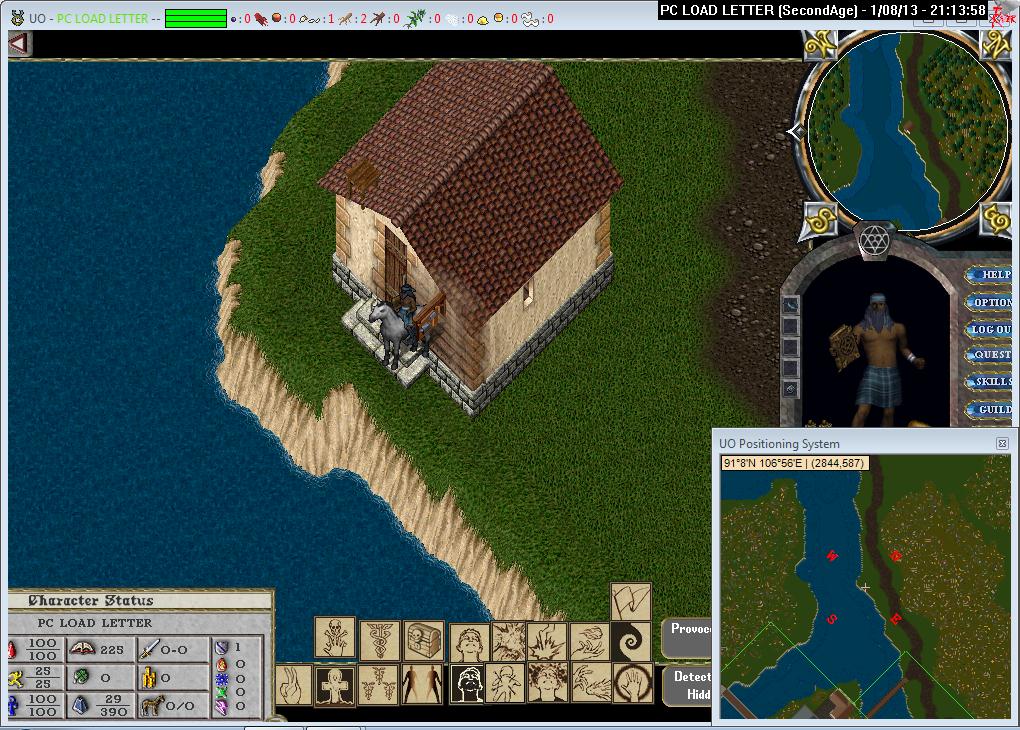Viewport: 1020px width, 730px height.
Task: Use the Detect Hidden skill button
Action: click(688, 685)
